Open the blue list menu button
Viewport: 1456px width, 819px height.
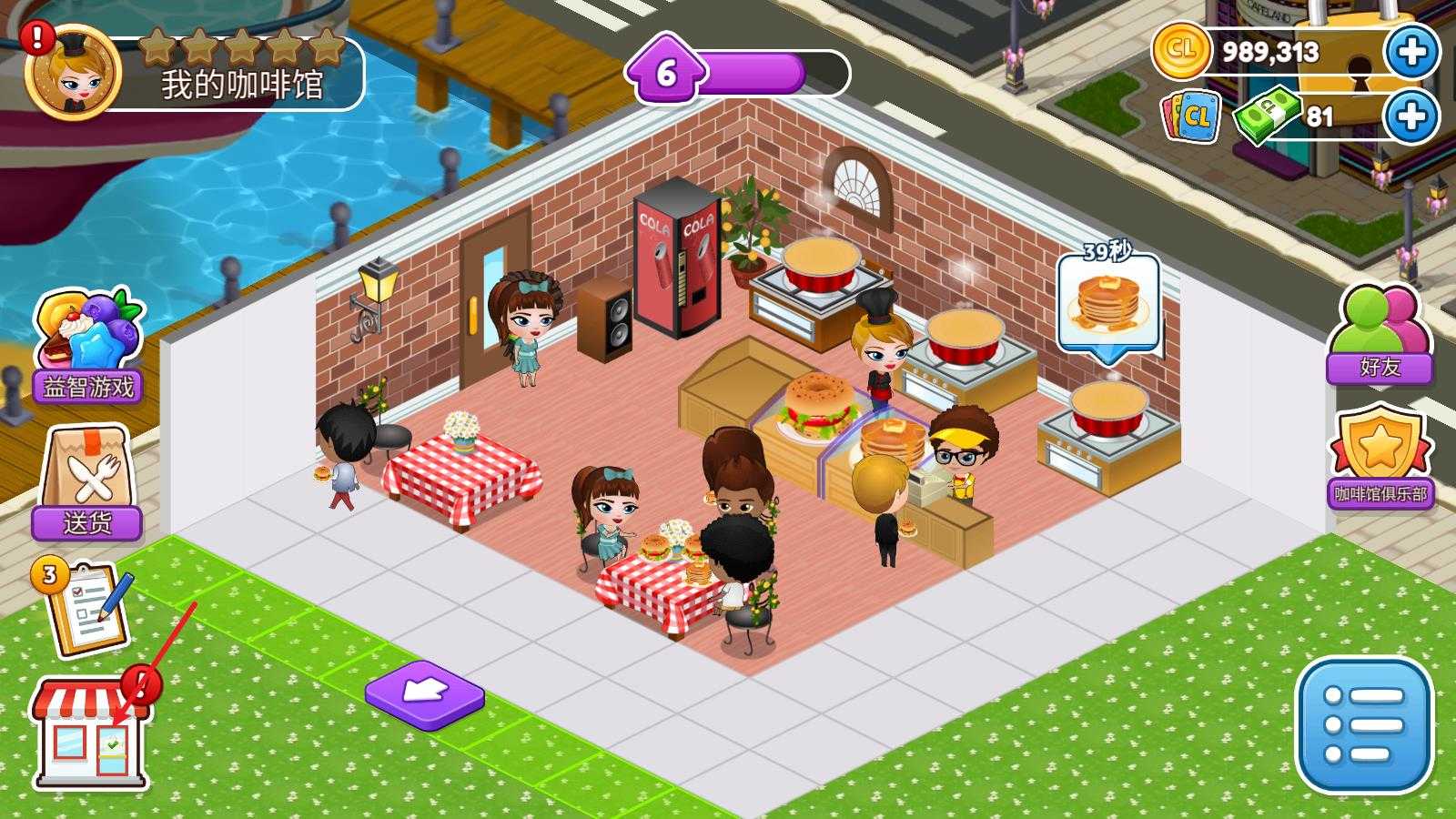[1363, 725]
